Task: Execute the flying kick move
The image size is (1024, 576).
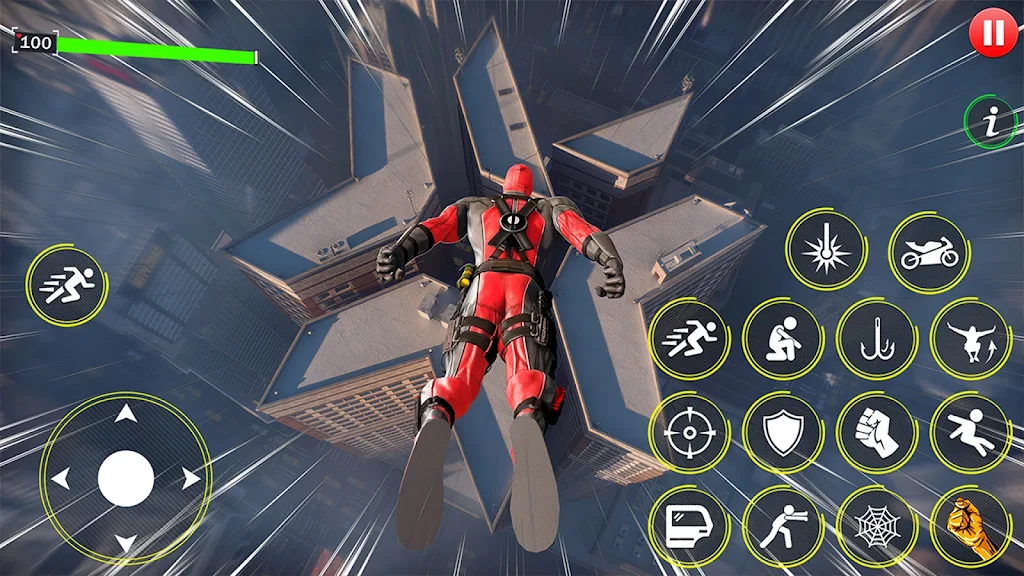Action: (x=969, y=433)
